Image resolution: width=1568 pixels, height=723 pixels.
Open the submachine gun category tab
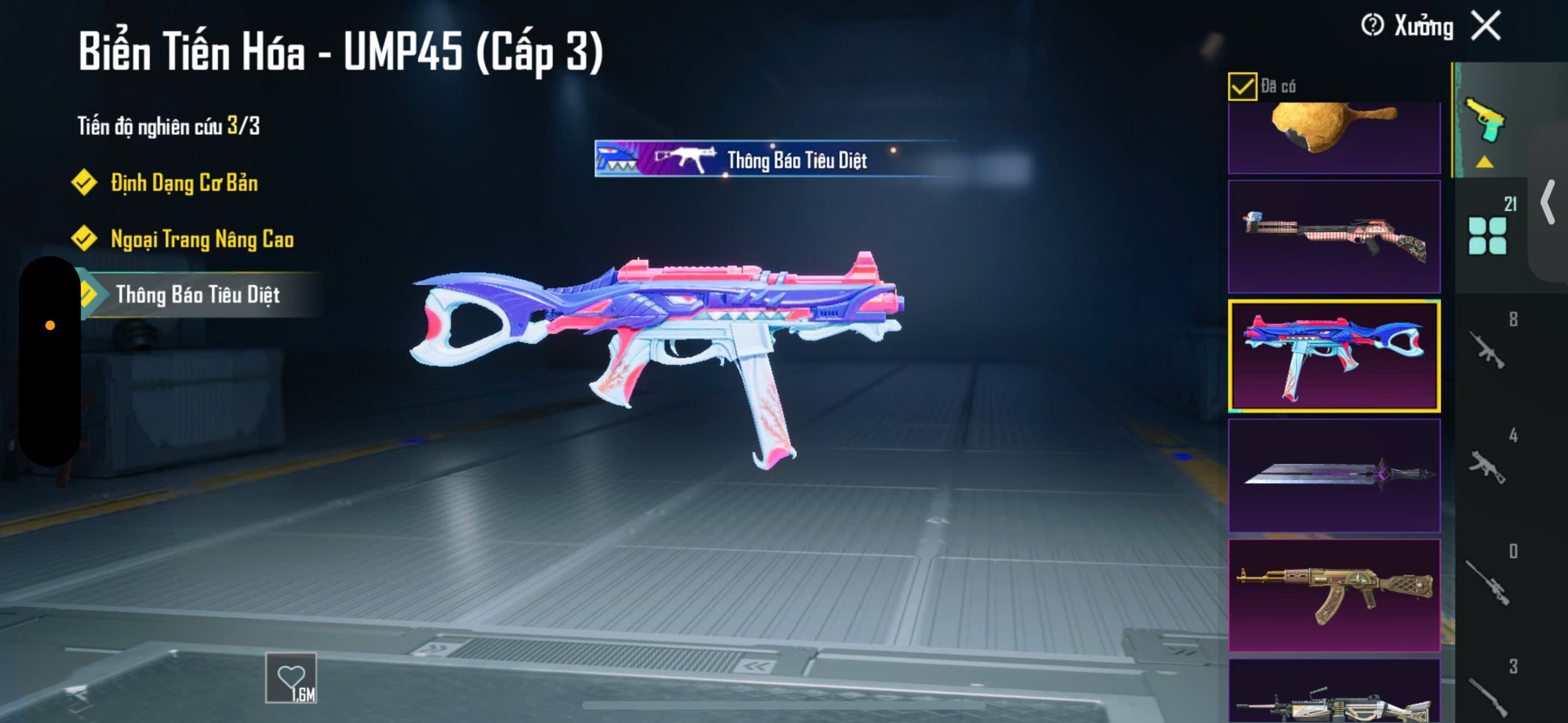pyautogui.click(x=1487, y=466)
